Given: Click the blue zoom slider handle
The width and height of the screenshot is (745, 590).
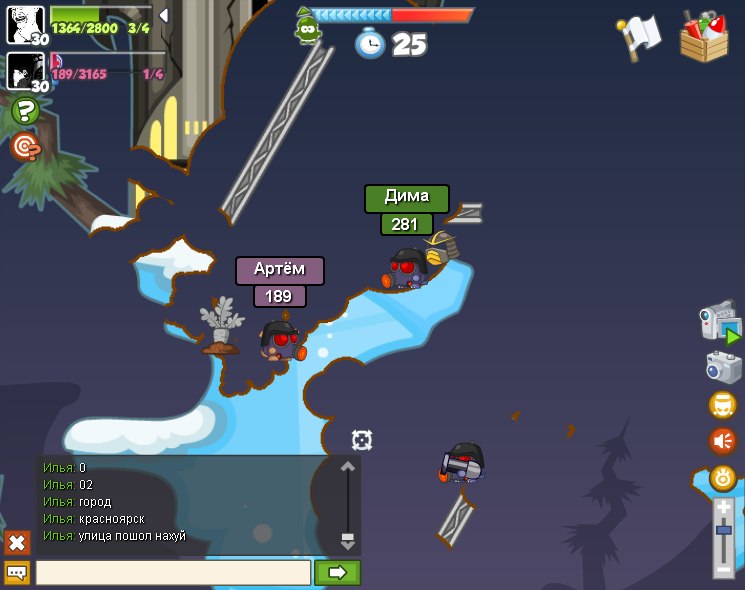Looking at the screenshot, I should (x=723, y=529).
